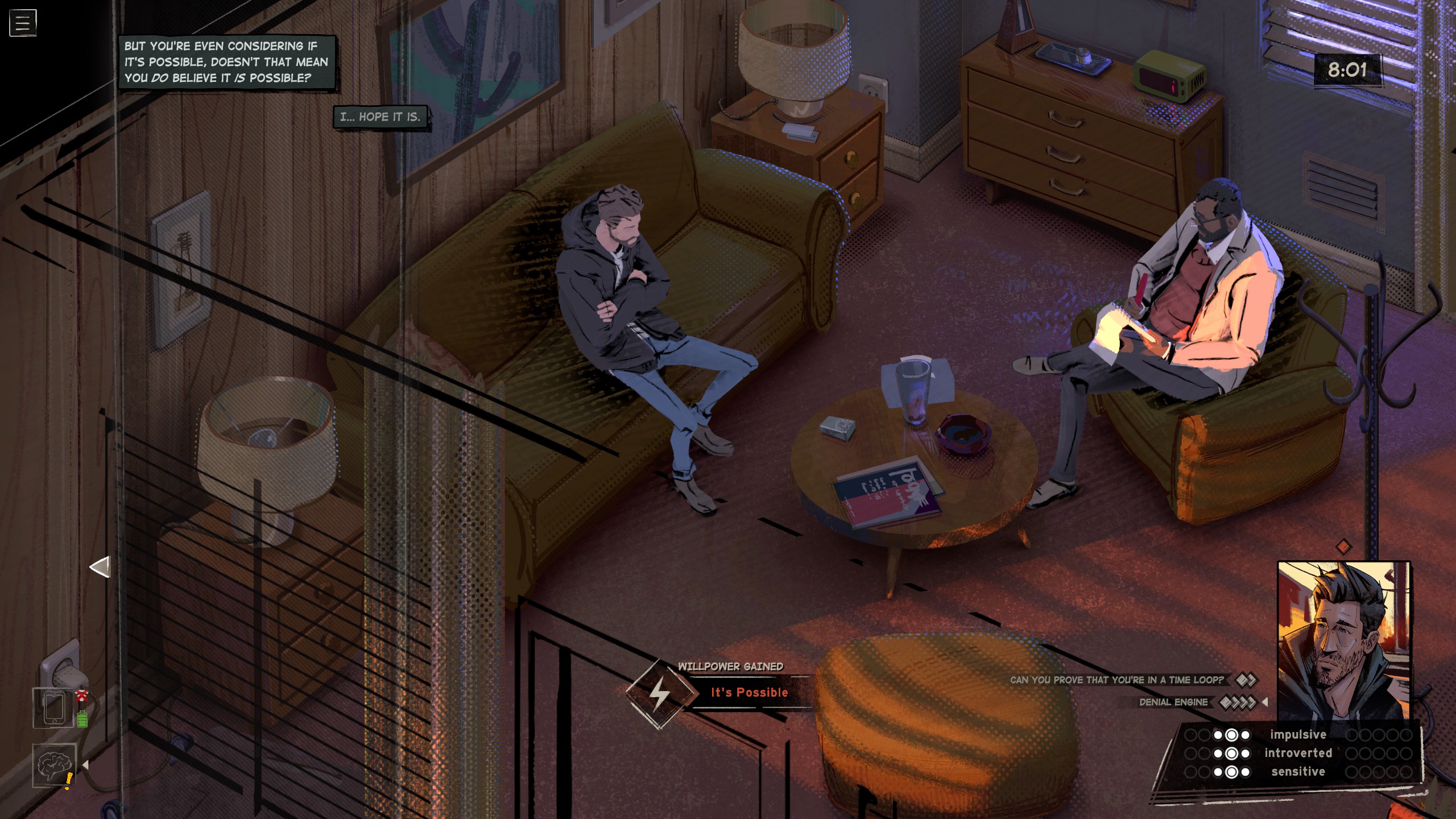The width and height of the screenshot is (1456, 819).
Task: Open the character portrait sheet
Action: [x=1343, y=640]
